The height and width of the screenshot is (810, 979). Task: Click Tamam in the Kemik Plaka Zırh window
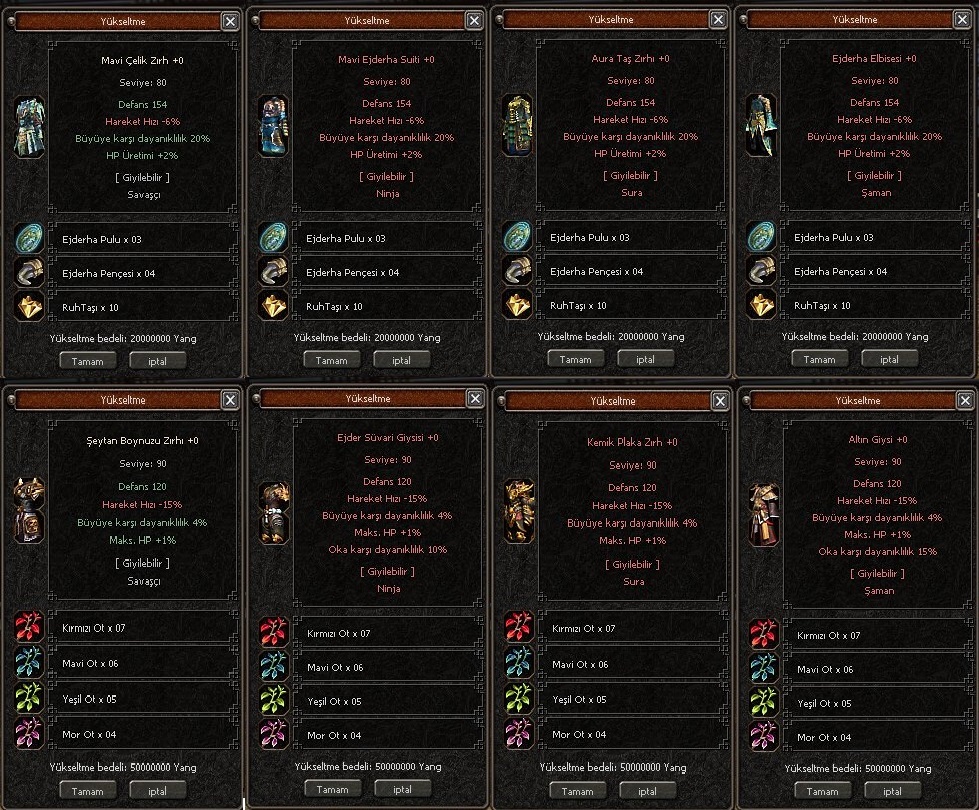(x=577, y=789)
